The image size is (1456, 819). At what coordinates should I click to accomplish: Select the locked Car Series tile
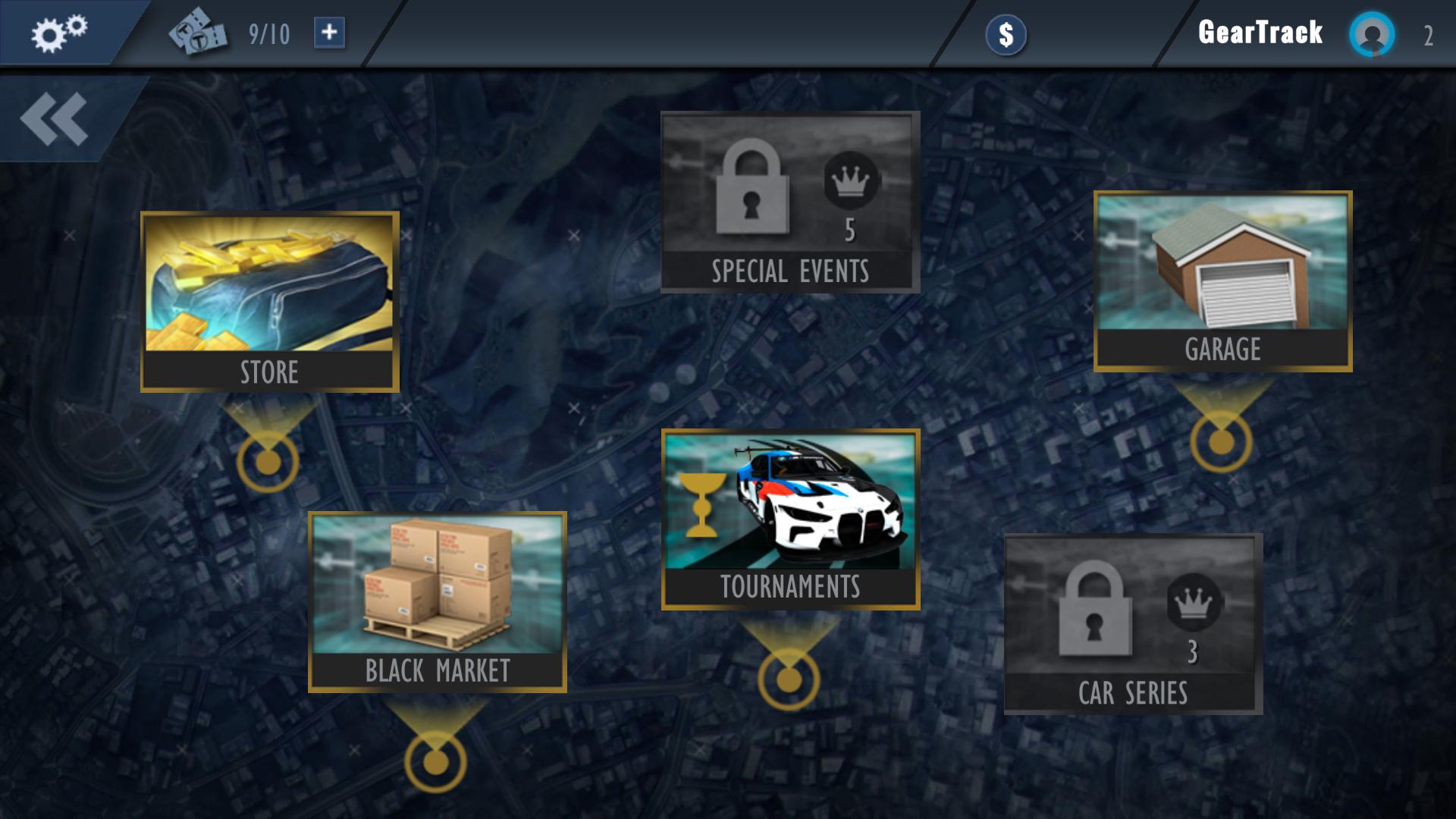(x=1133, y=623)
